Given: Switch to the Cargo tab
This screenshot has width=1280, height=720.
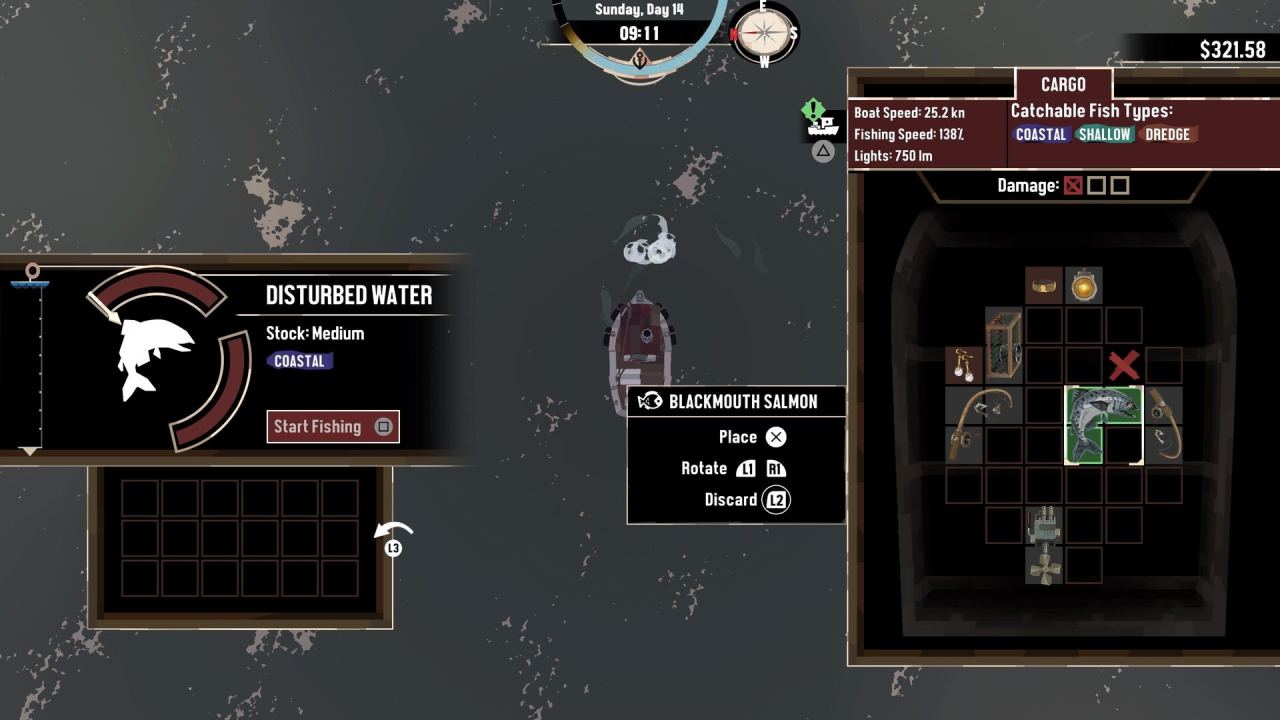Looking at the screenshot, I should point(1063,85).
